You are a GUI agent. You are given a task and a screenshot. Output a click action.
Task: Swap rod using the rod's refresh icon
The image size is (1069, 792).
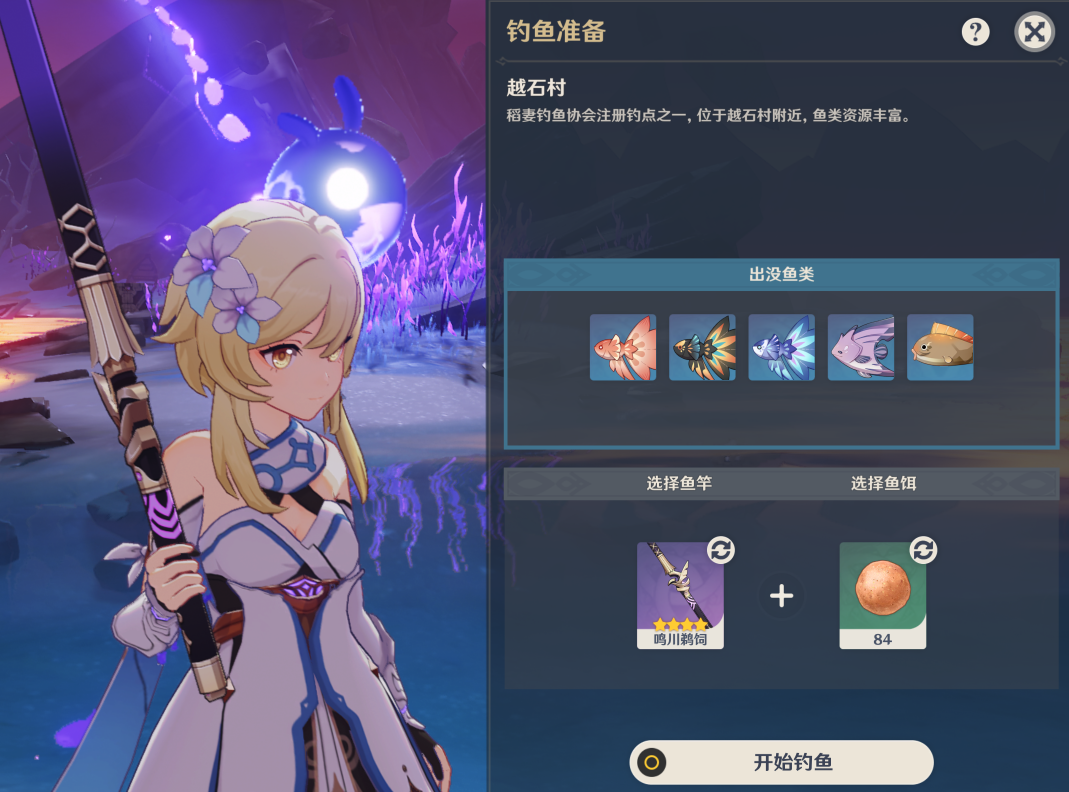tap(721, 549)
